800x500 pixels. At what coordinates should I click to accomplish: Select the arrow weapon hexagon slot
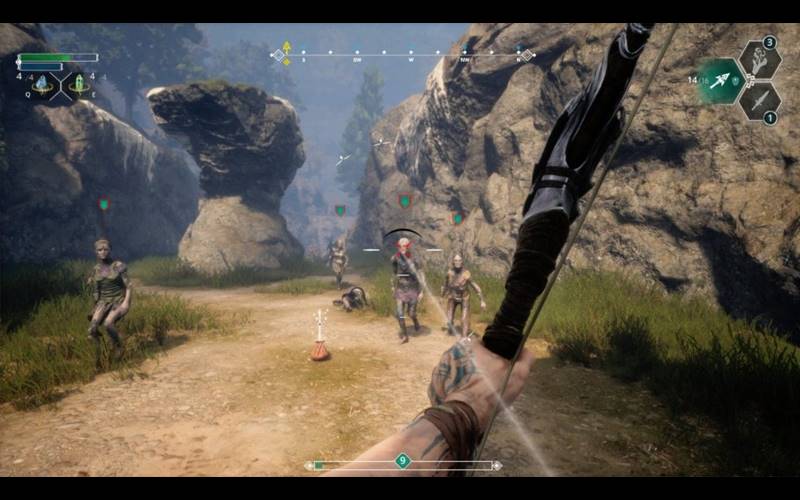[721, 81]
